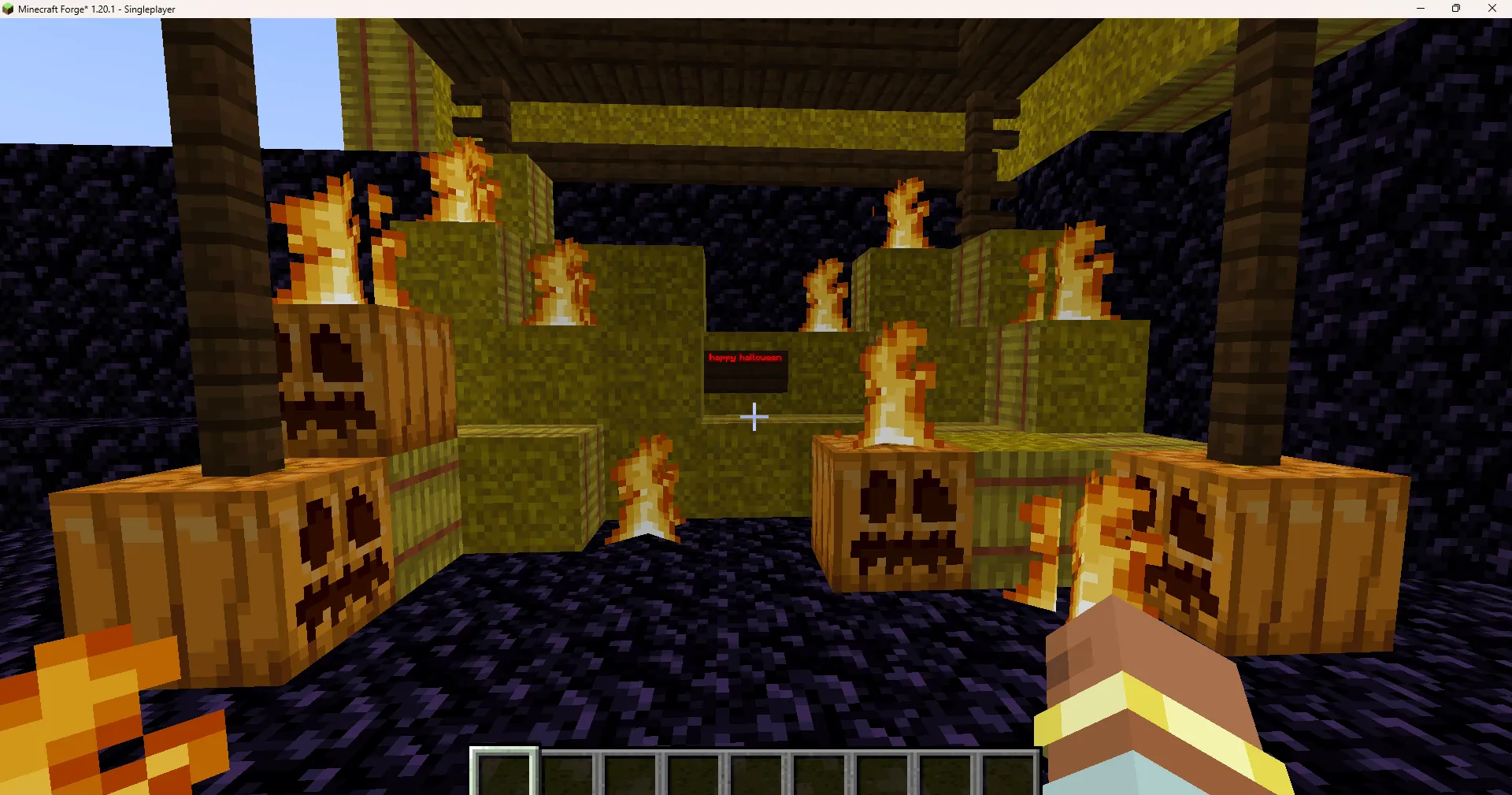
Task: Click the title bar reading Singleplayer
Action: tap(148, 9)
